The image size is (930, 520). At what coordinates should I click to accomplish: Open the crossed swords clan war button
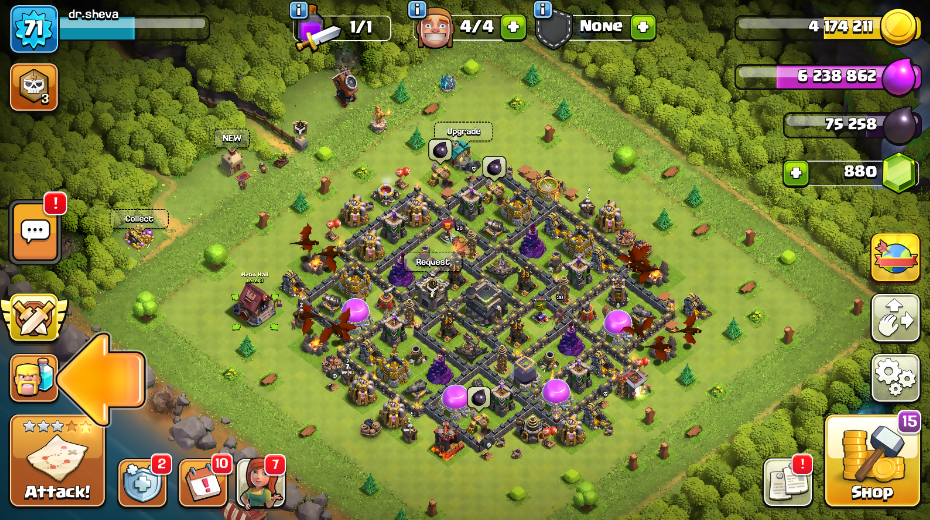click(32, 318)
